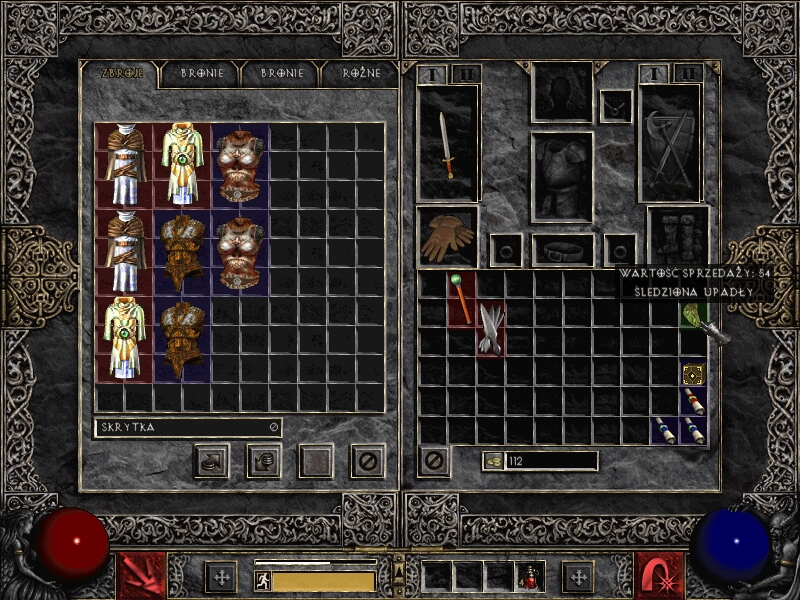Viewport: 800px width, 600px height.
Task: Toggle the run/walk button
Action: (x=263, y=581)
